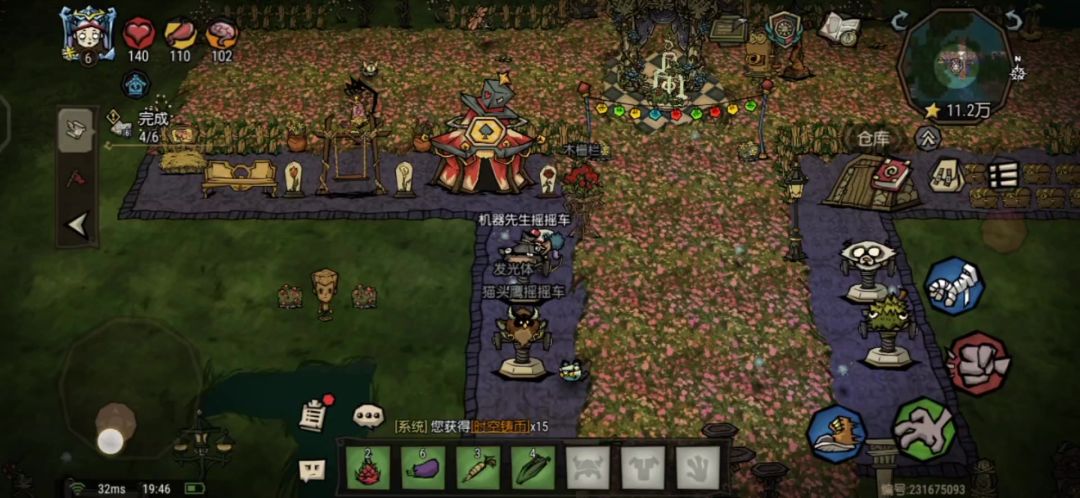The image size is (1080, 498).
Task: Open the list menu icon
Action: pos(1001,175)
